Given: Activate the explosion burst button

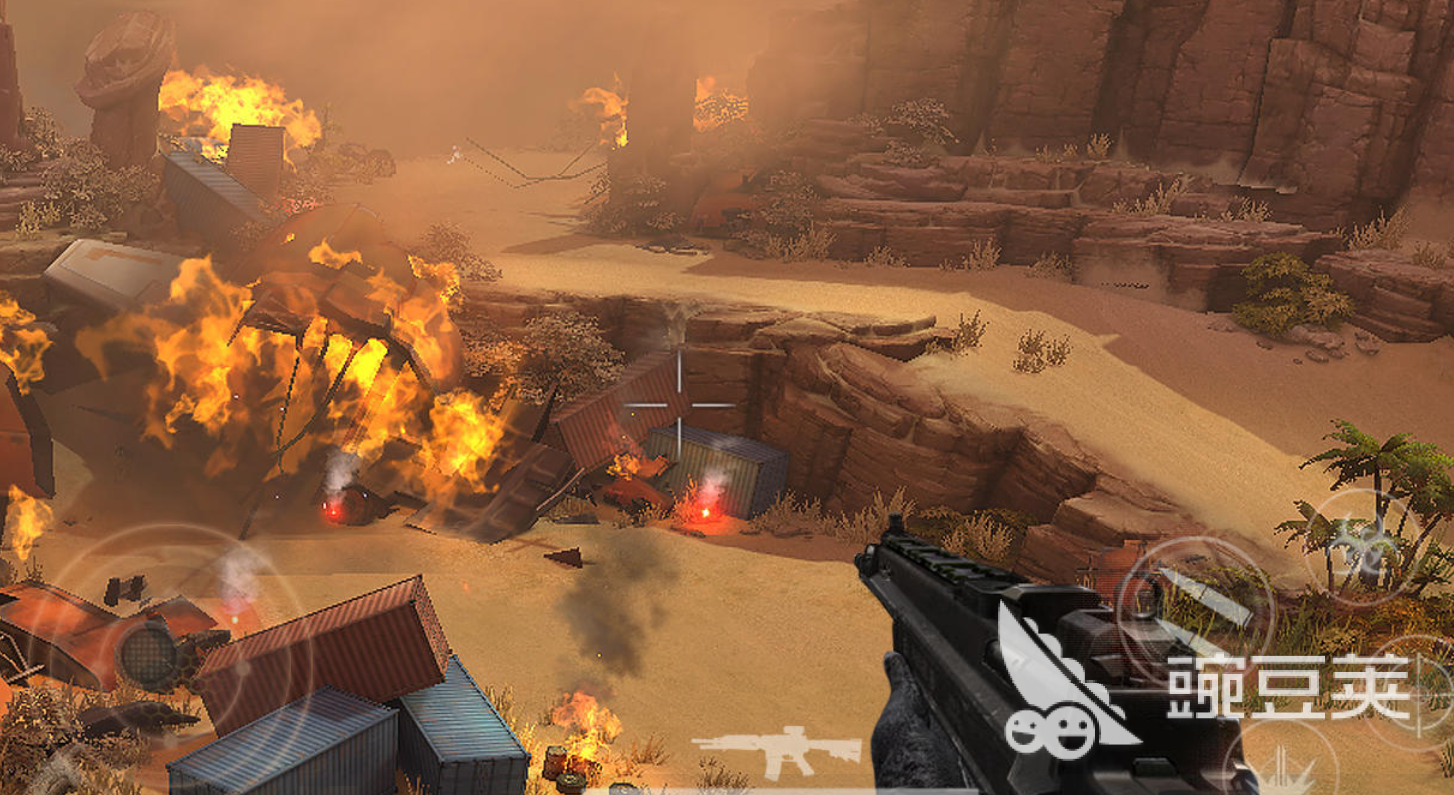Looking at the screenshot, I should tap(1285, 770).
